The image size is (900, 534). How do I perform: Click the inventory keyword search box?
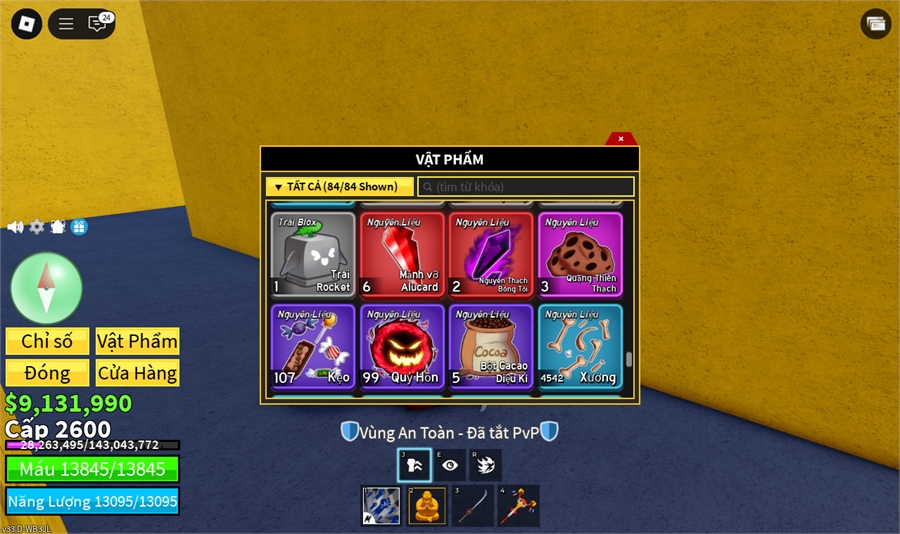(x=526, y=187)
